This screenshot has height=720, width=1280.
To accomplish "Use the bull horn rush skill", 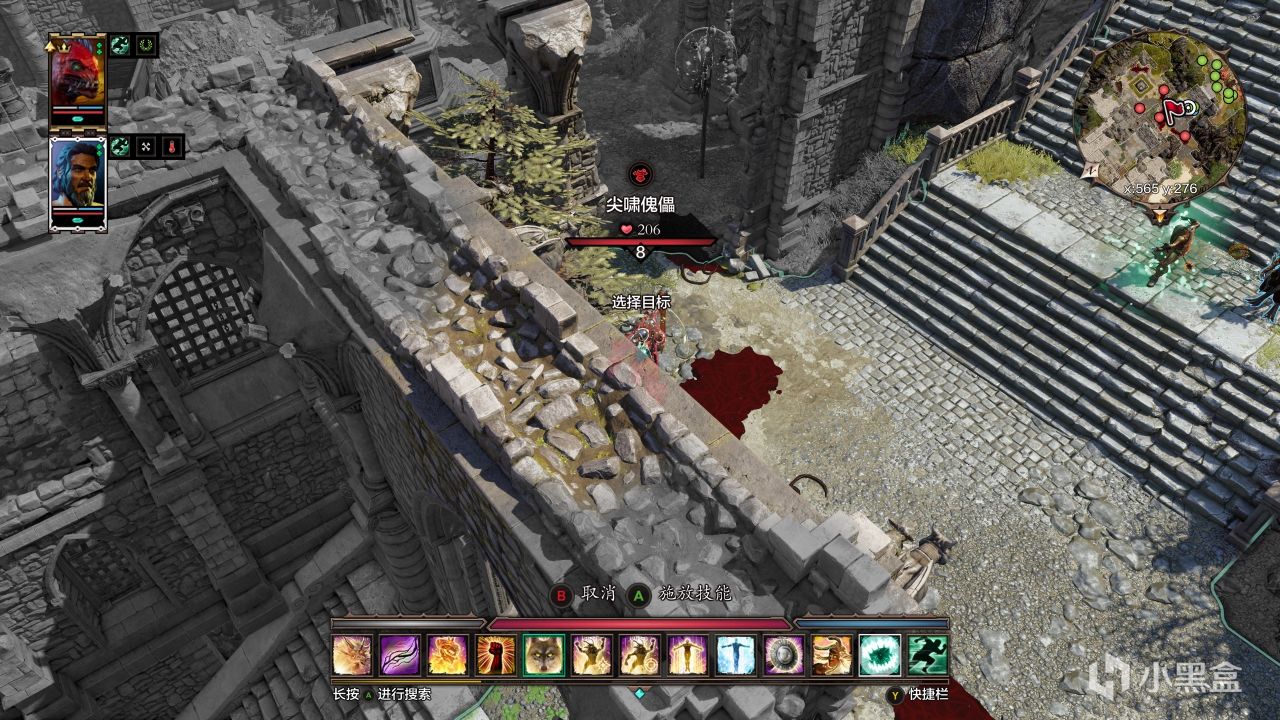I will (x=832, y=655).
